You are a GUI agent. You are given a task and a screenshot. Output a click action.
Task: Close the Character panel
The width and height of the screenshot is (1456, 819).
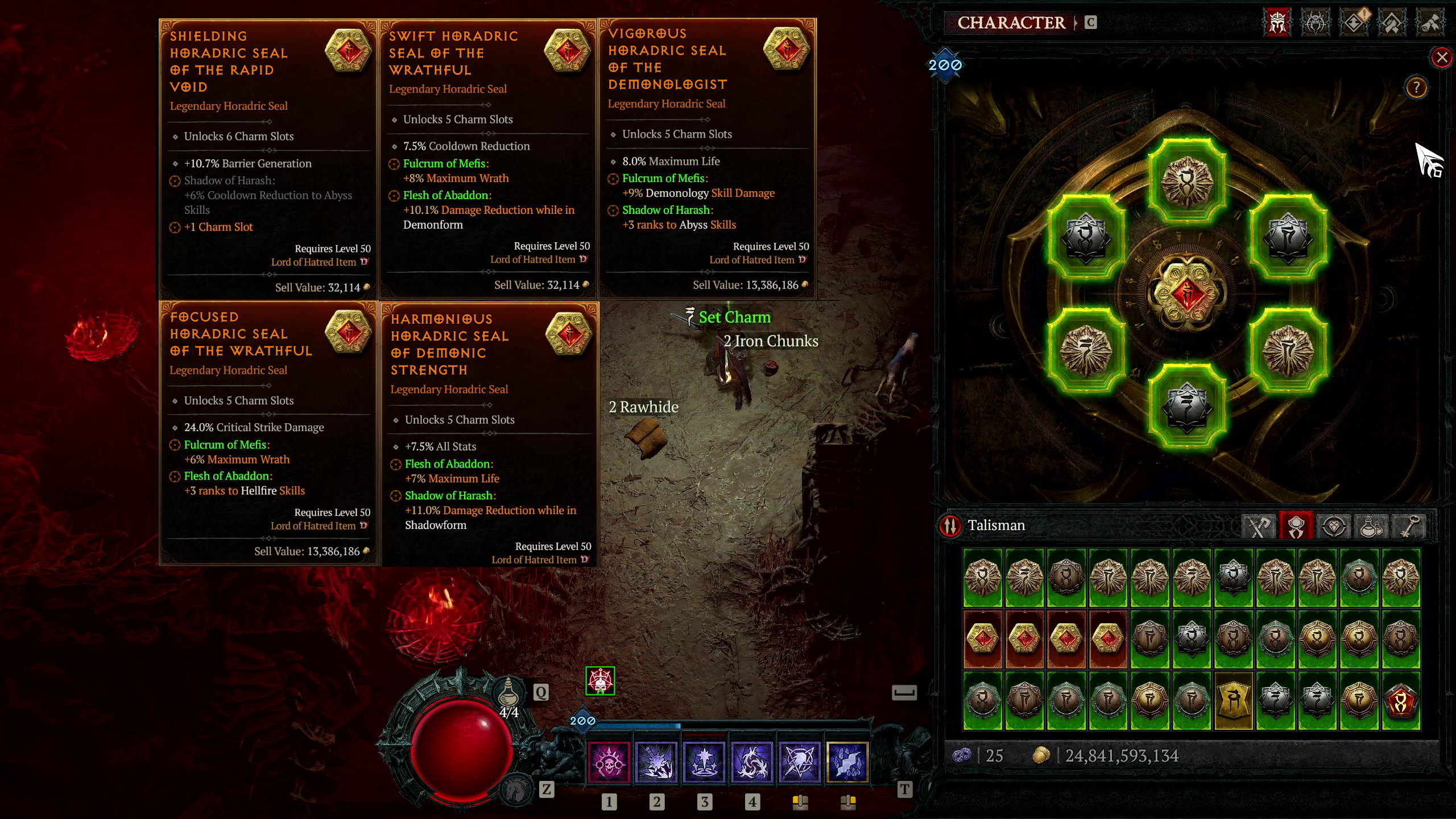coord(1442,57)
